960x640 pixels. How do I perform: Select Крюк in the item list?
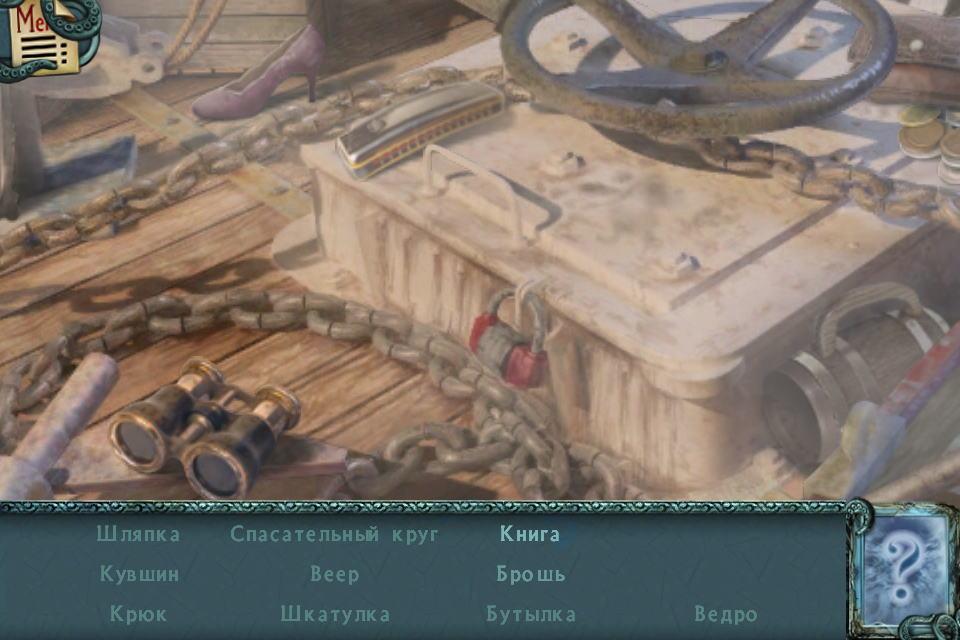pyautogui.click(x=139, y=614)
